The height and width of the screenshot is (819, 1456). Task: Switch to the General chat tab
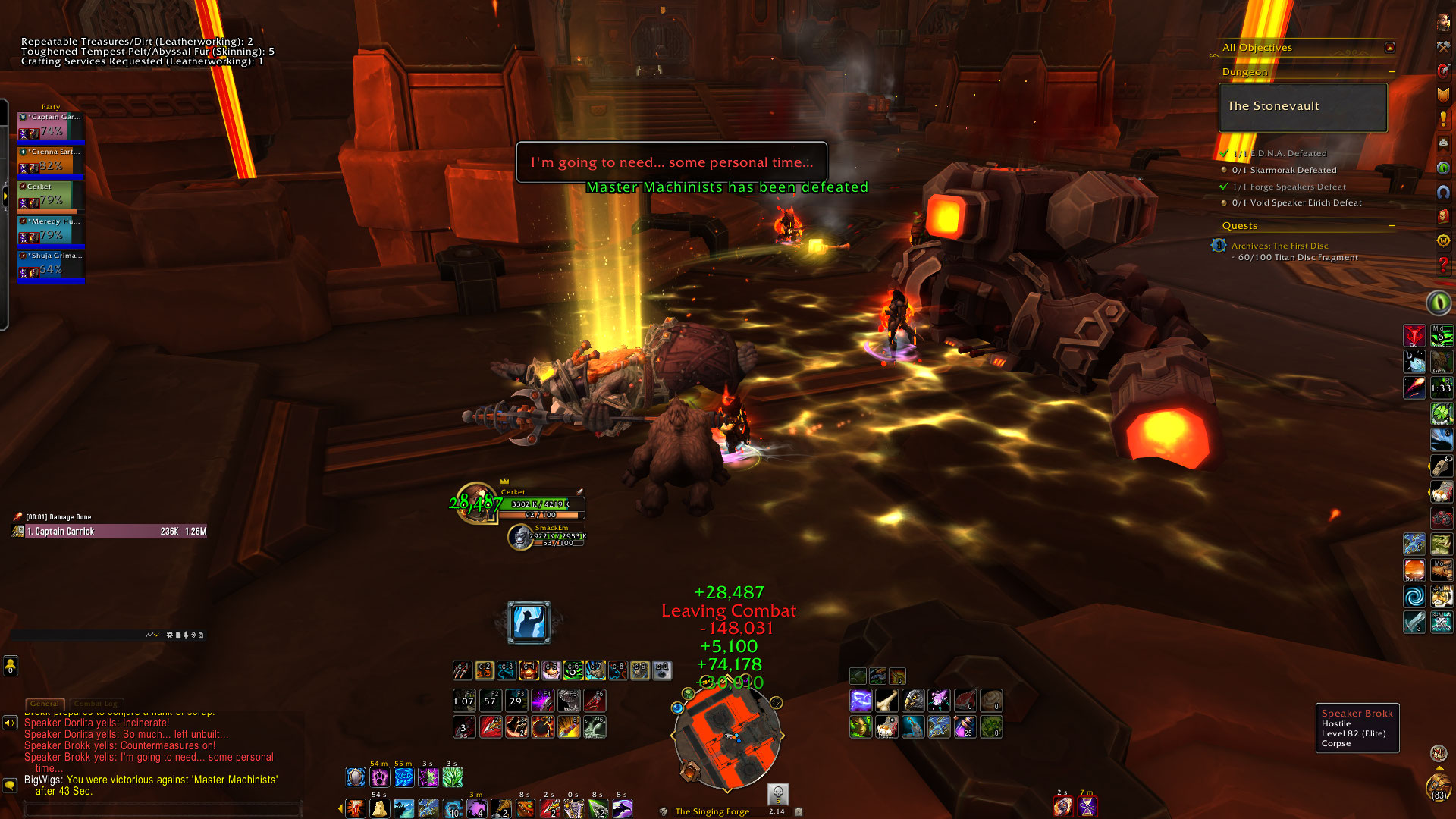pyautogui.click(x=45, y=704)
